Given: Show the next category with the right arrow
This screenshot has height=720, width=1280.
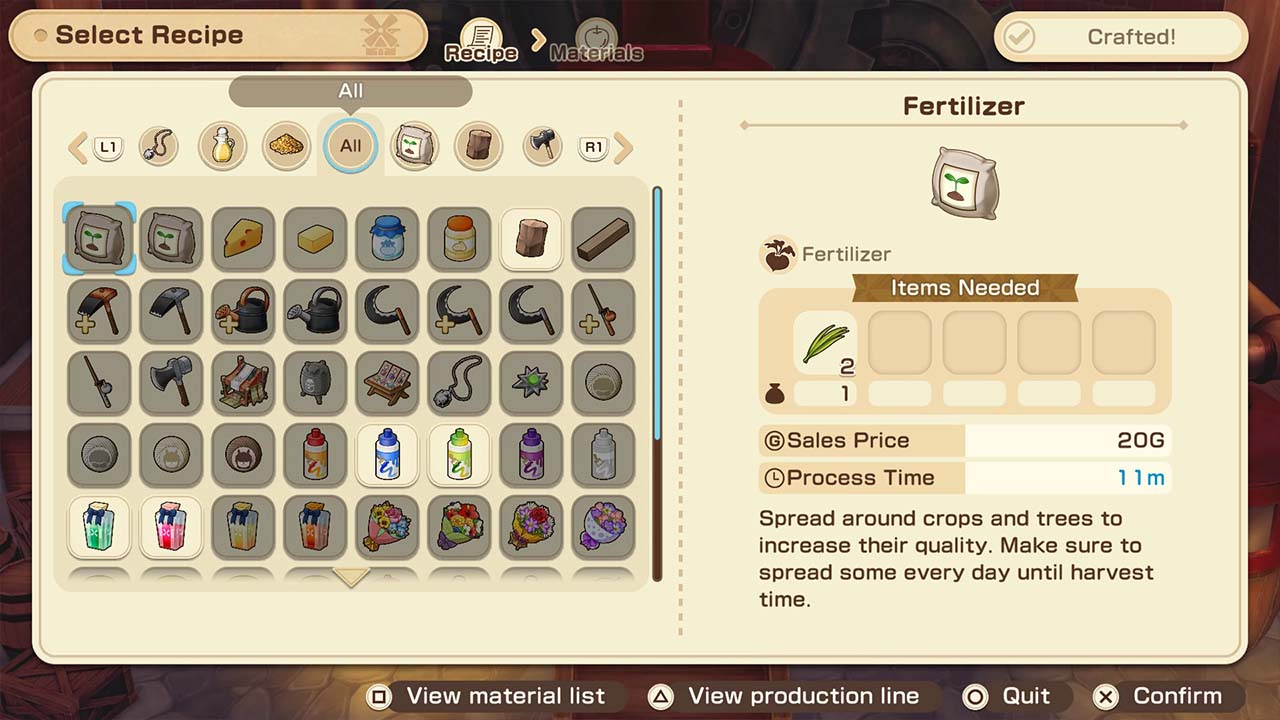Looking at the screenshot, I should point(624,148).
